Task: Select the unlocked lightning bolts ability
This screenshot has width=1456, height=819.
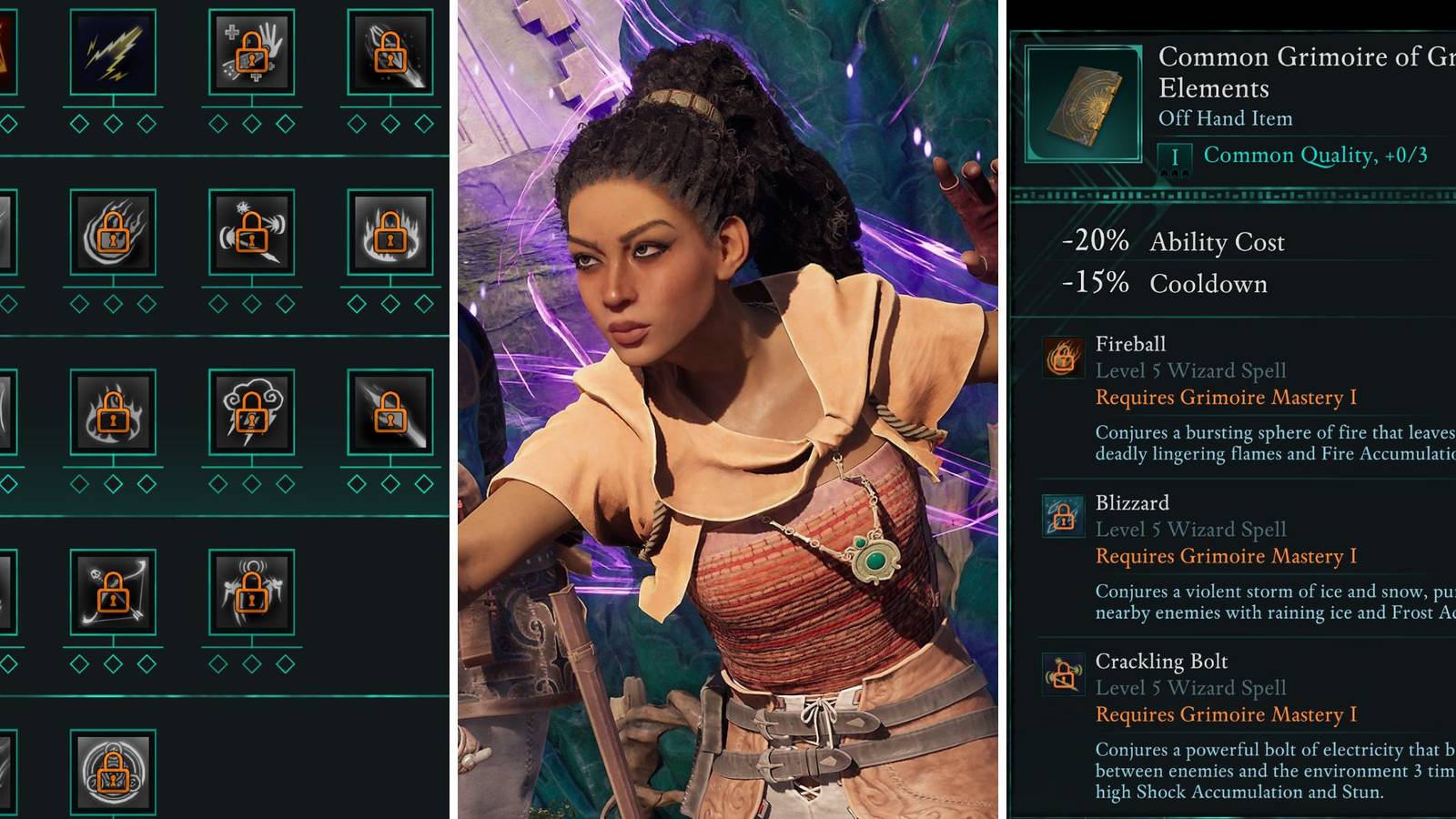Action: point(113,52)
